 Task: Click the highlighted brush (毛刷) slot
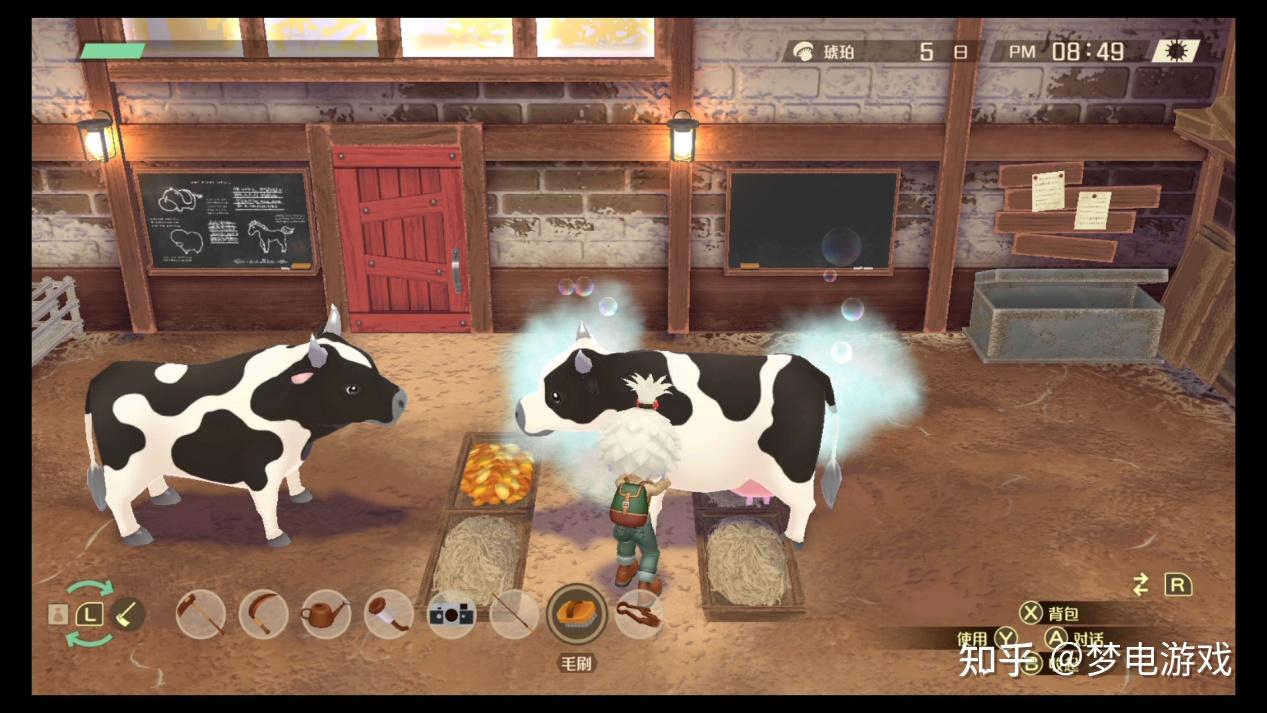(577, 614)
